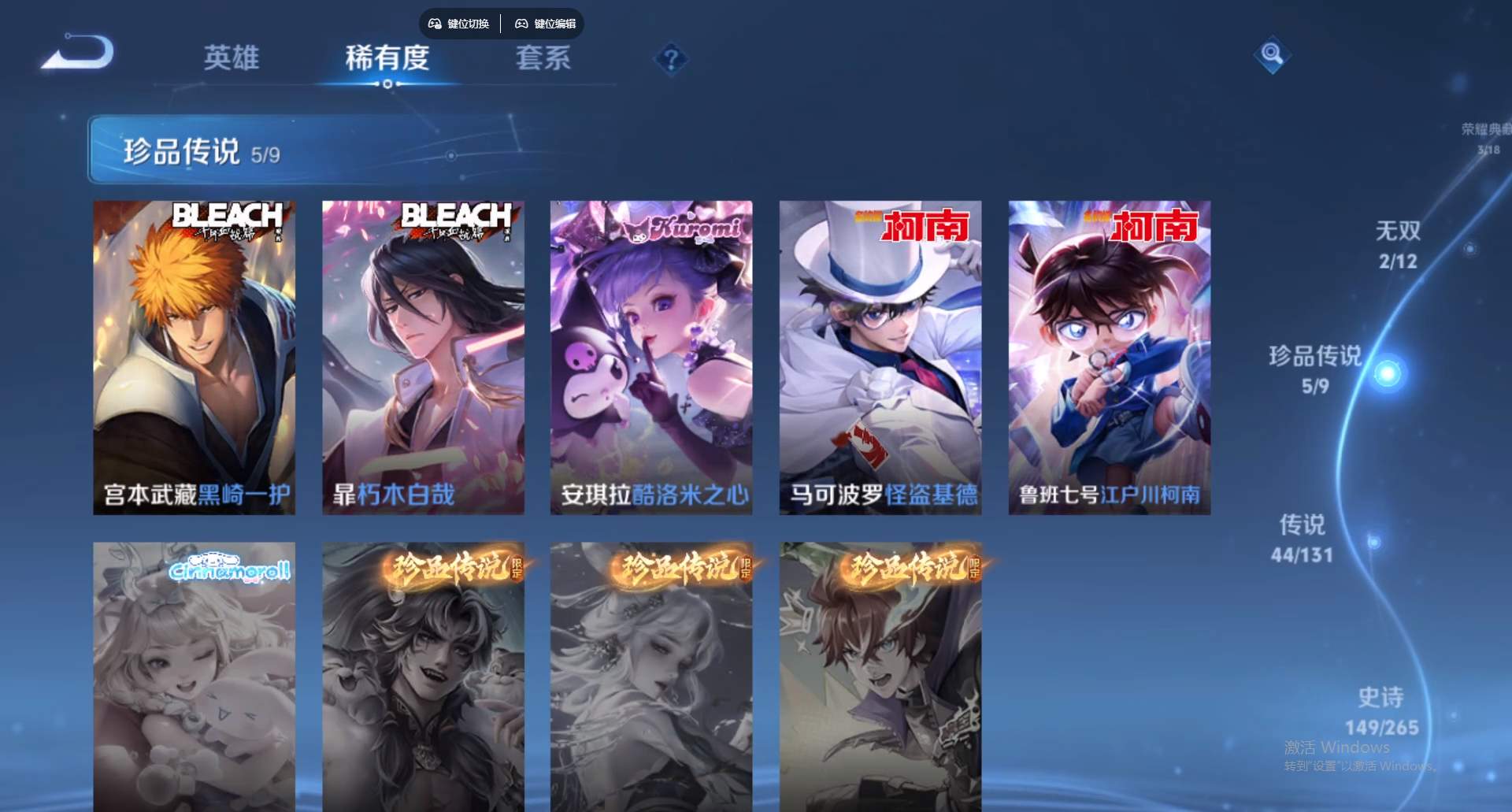Click the question mark help icon
This screenshot has height=812, width=1512.
click(x=670, y=57)
